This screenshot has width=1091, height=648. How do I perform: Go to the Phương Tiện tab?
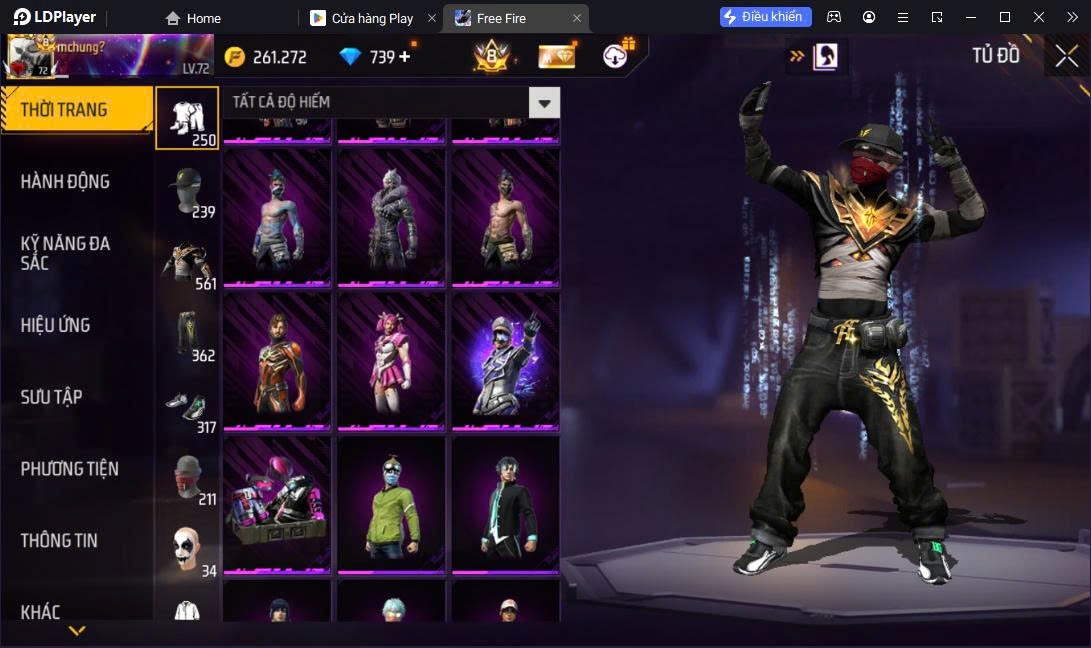(x=70, y=469)
